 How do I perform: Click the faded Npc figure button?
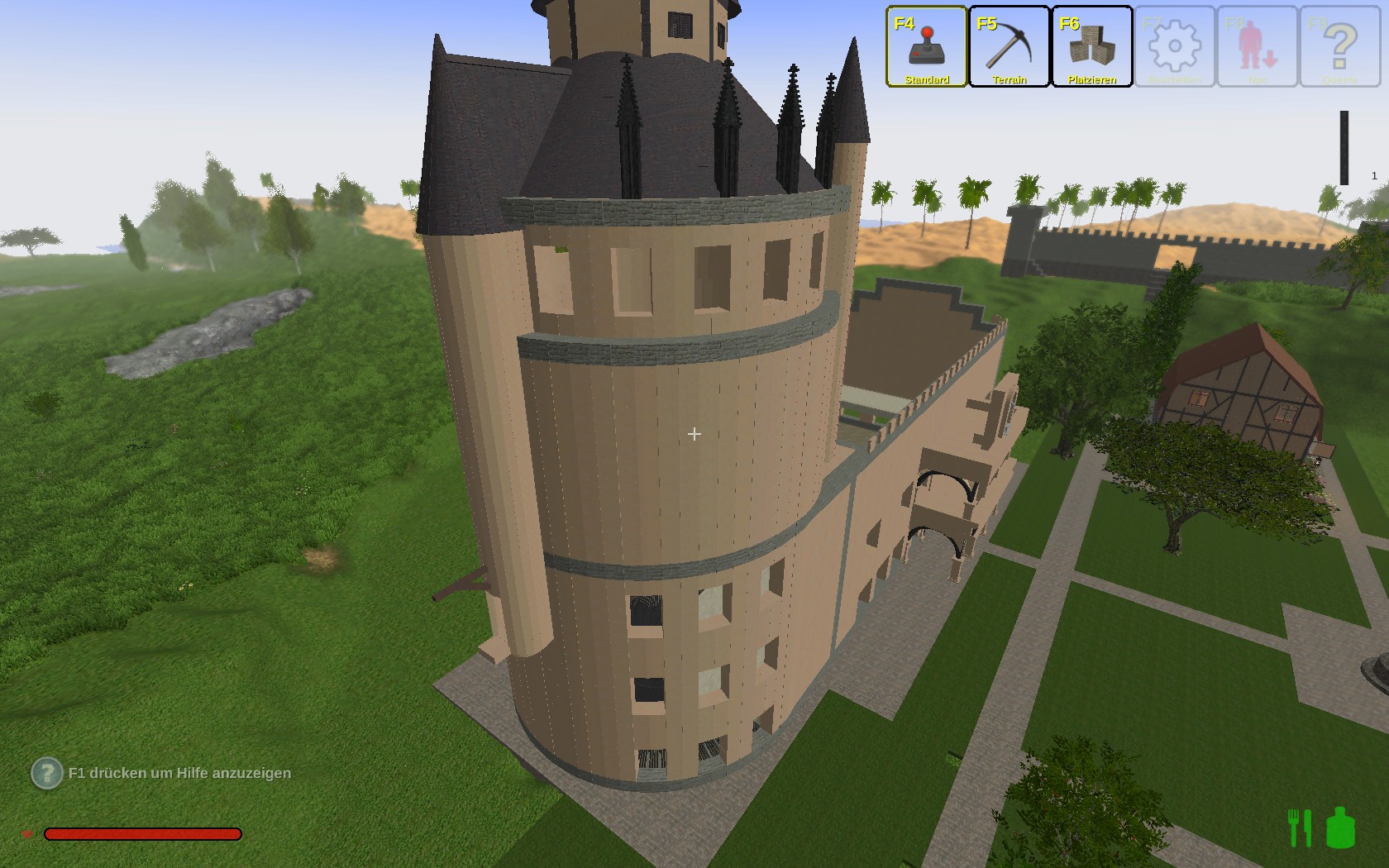click(x=1258, y=46)
